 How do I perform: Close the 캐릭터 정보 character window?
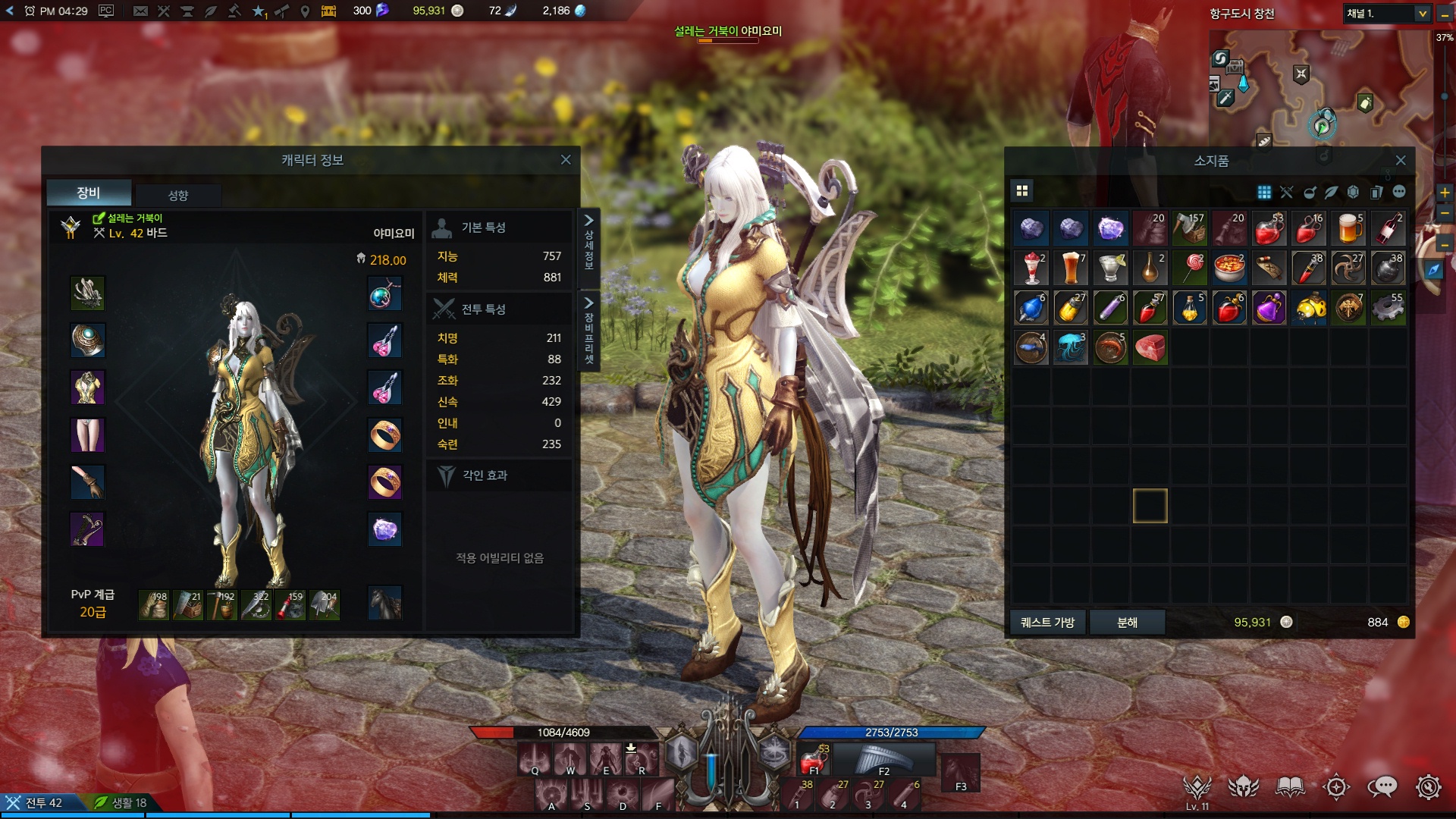click(566, 160)
